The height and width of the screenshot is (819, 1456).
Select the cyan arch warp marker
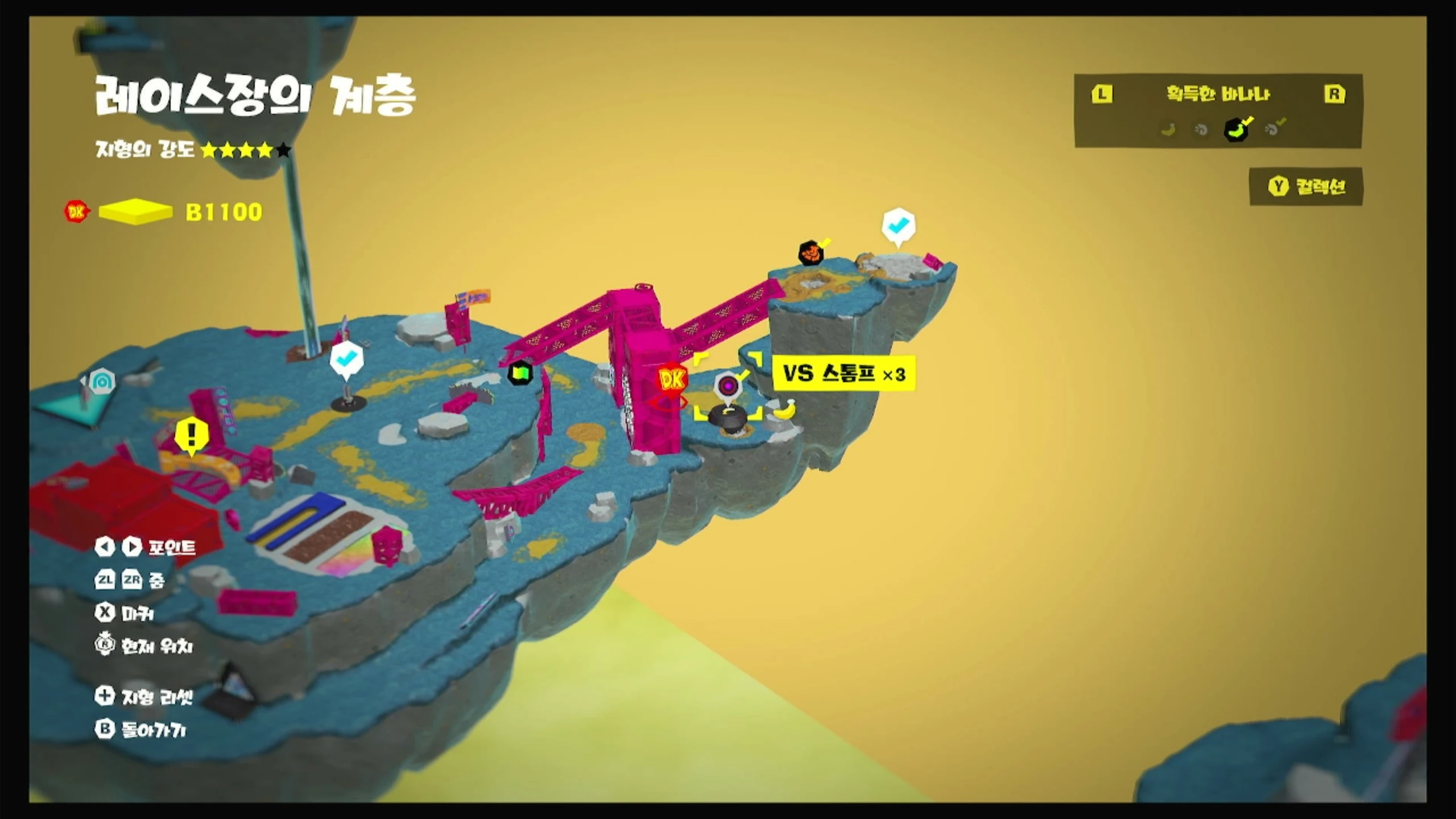(102, 383)
